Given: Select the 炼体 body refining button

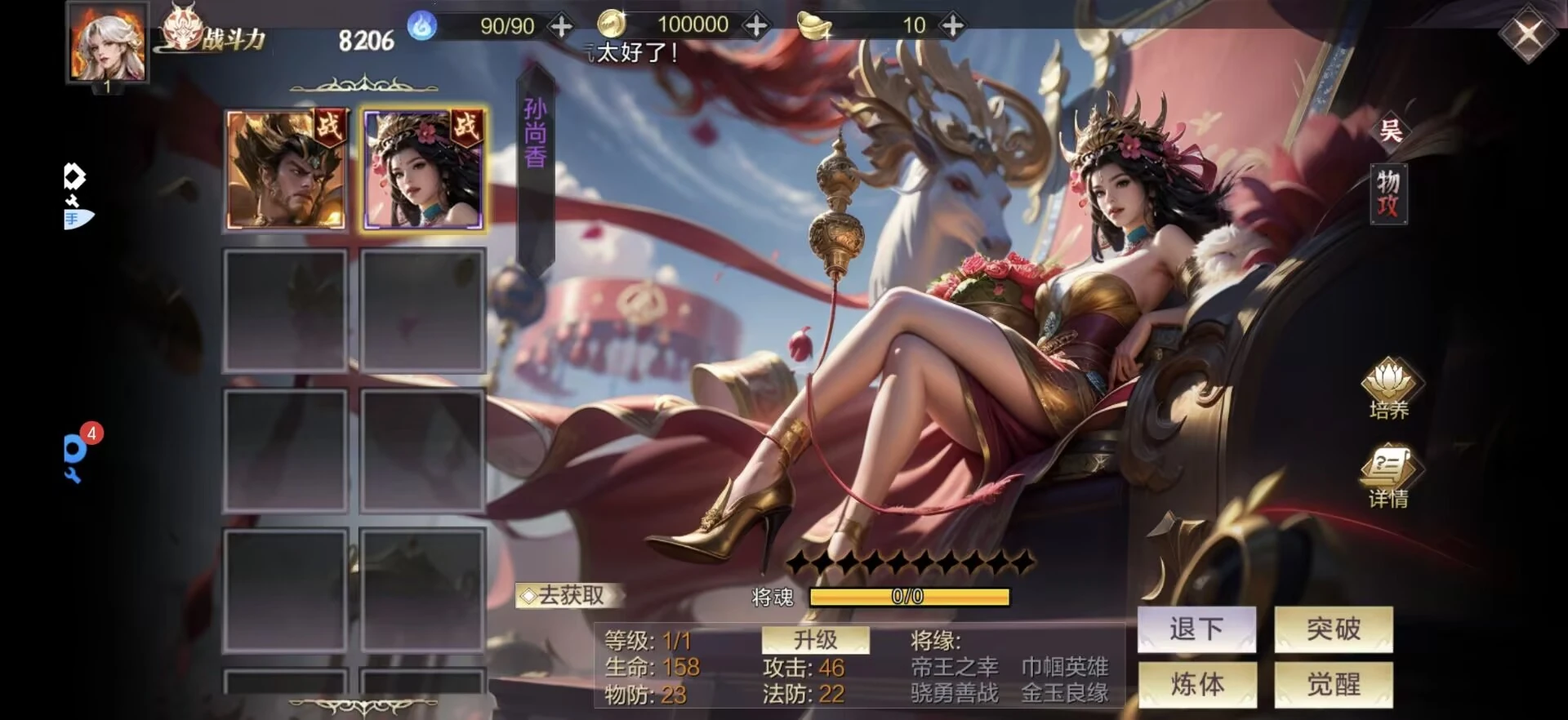Looking at the screenshot, I should (1196, 684).
